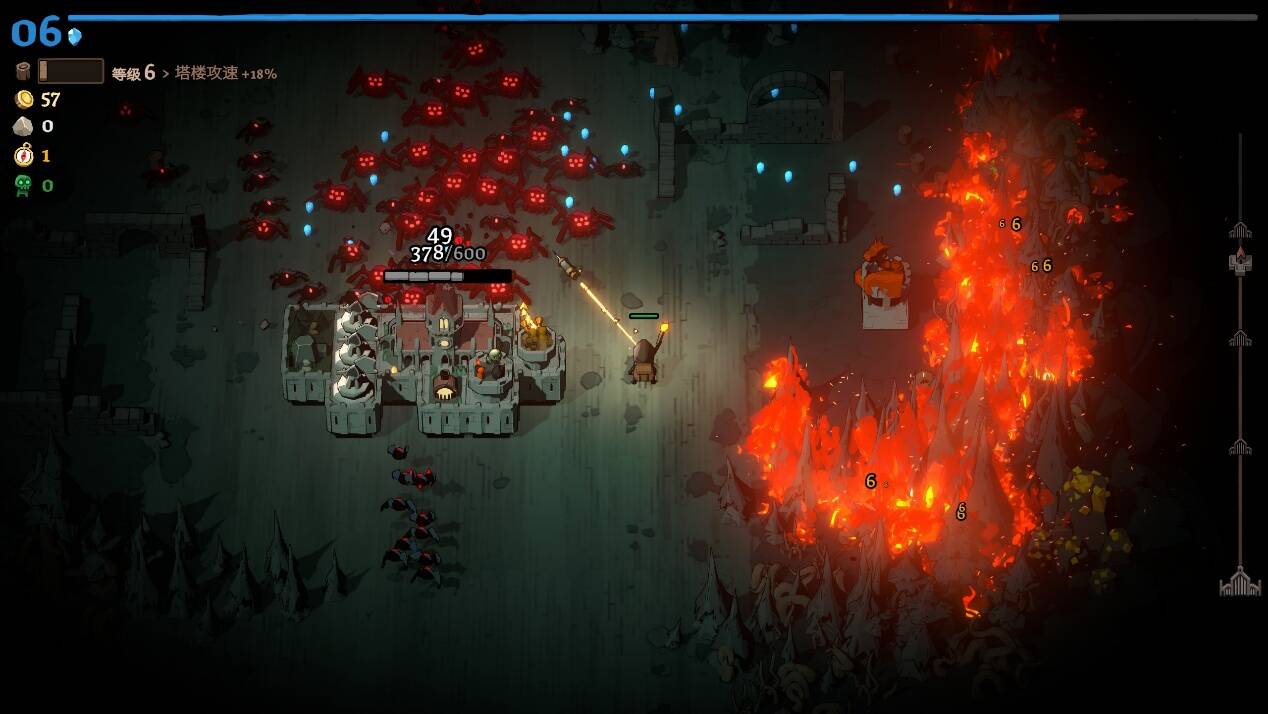This screenshot has height=714, width=1268.
Task: Select the golden compass icon
Action: click(23, 155)
